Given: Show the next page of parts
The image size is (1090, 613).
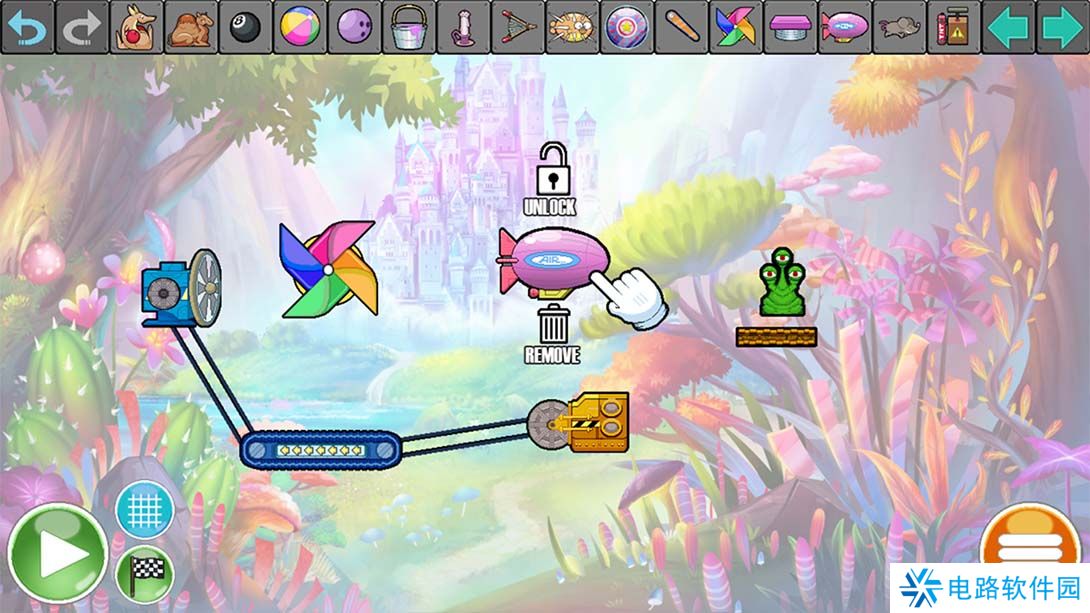Looking at the screenshot, I should click(1062, 27).
